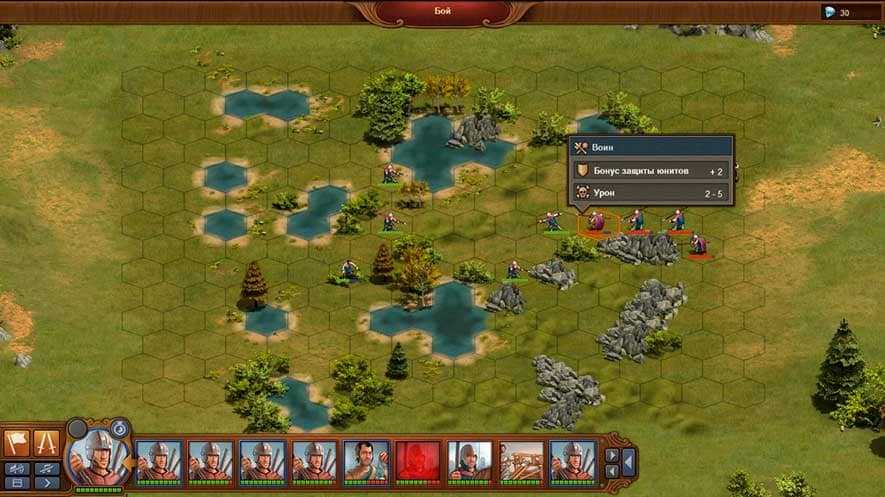Click the diamond currency counter

838,12
